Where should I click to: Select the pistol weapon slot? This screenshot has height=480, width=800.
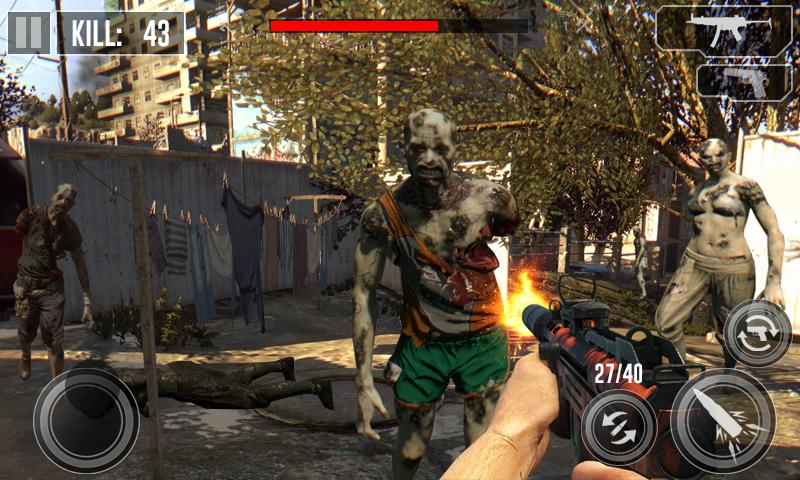[743, 81]
